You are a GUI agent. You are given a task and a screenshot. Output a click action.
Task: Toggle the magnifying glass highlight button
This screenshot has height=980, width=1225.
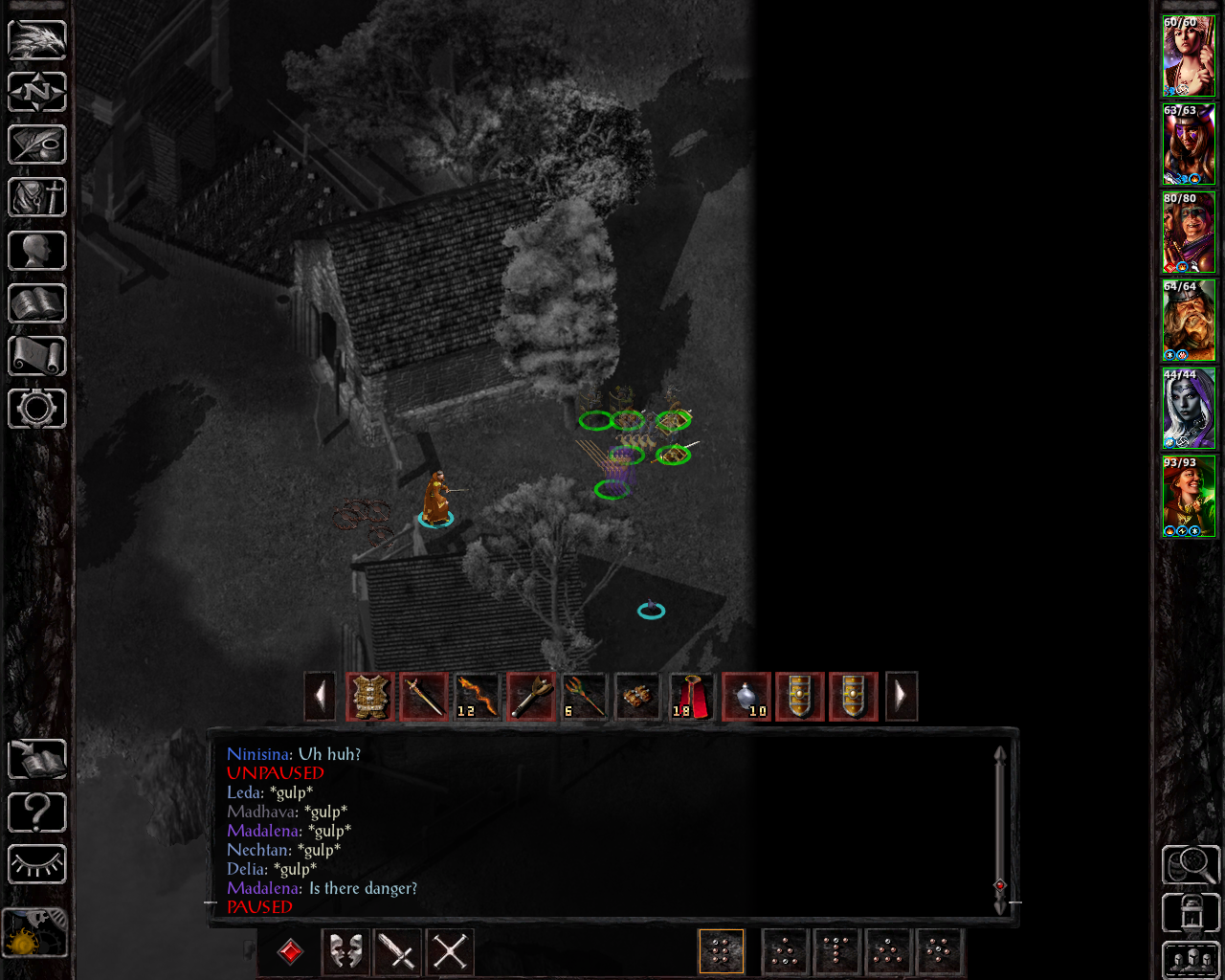1190,865
